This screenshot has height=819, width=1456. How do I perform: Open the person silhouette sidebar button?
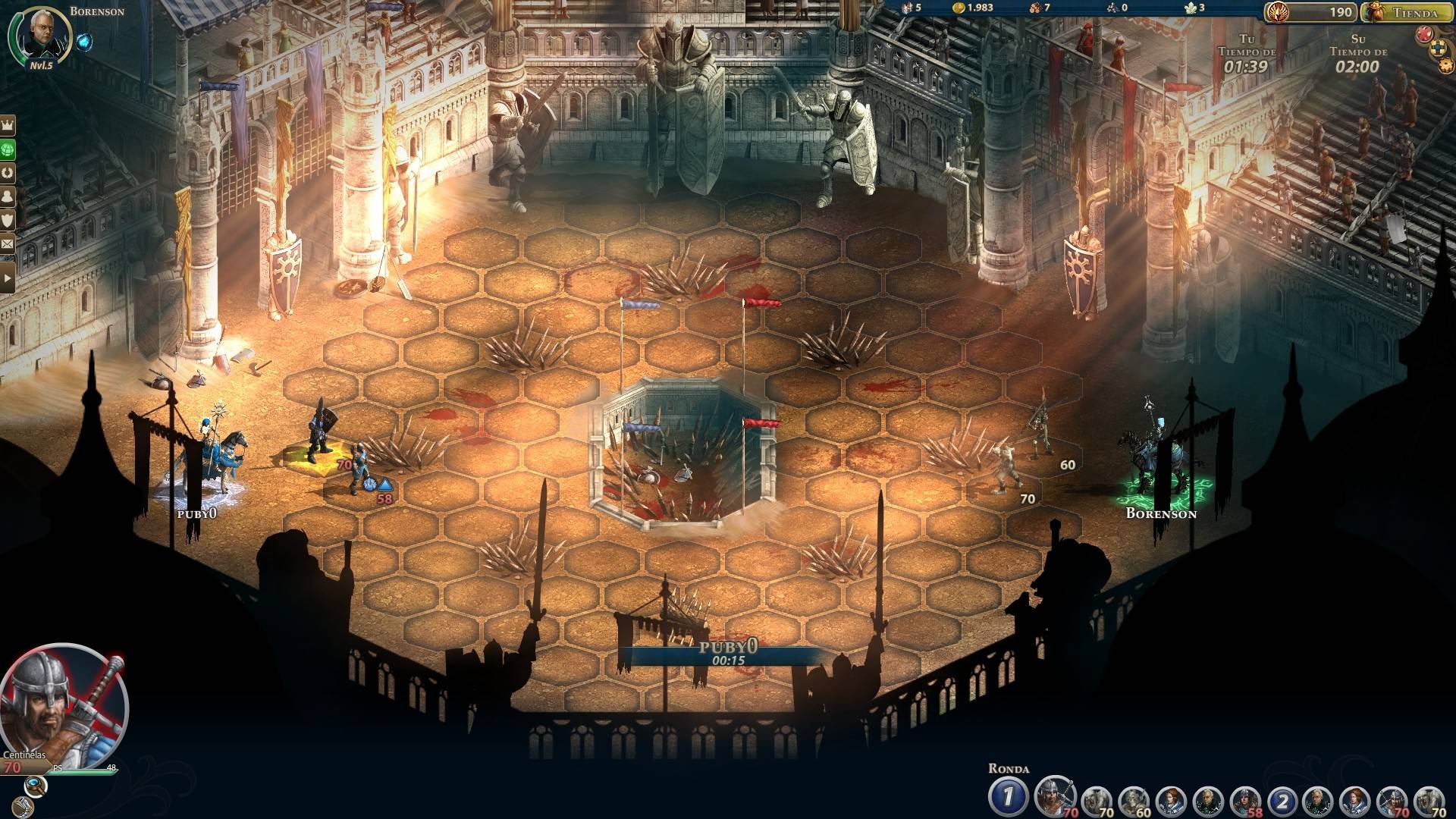click(x=8, y=196)
